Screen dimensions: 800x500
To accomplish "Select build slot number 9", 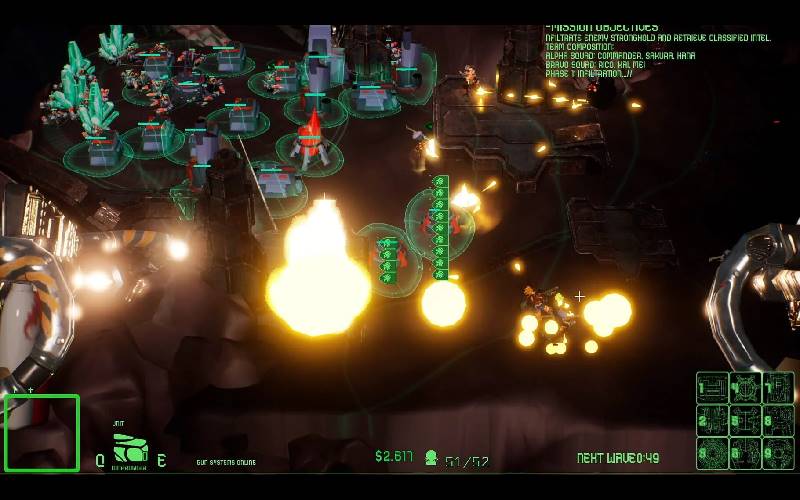I will click(x=778, y=452).
